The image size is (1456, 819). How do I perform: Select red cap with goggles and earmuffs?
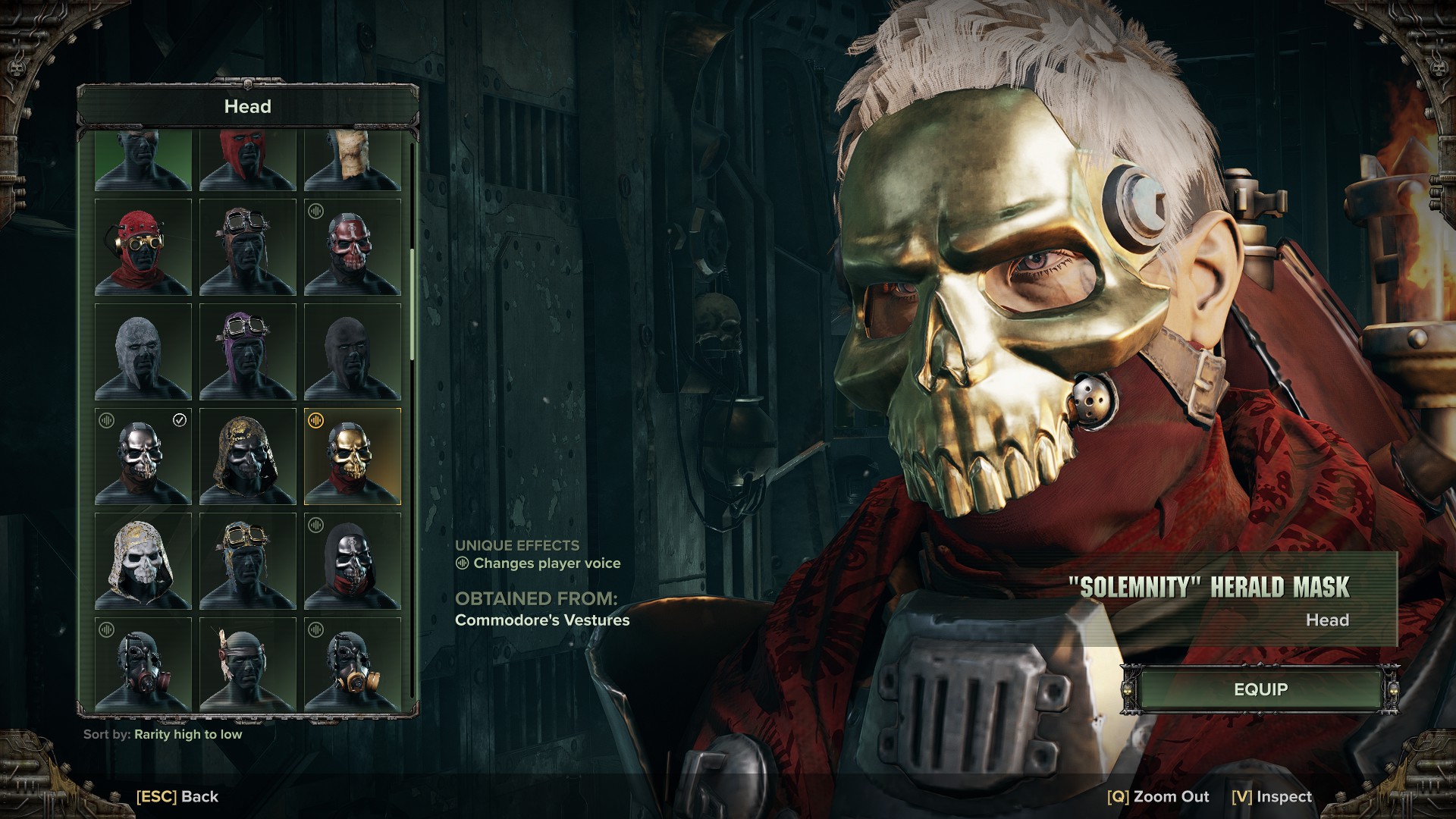pos(143,247)
